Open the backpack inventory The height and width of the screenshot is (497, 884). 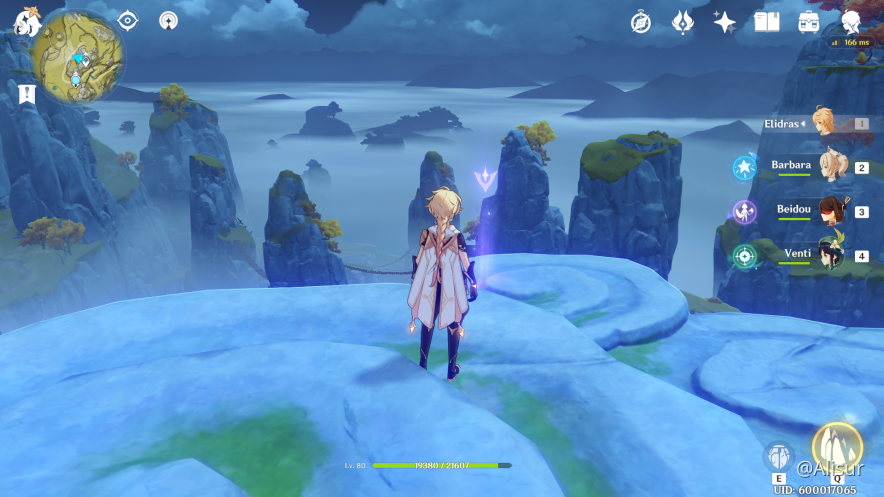(x=809, y=22)
